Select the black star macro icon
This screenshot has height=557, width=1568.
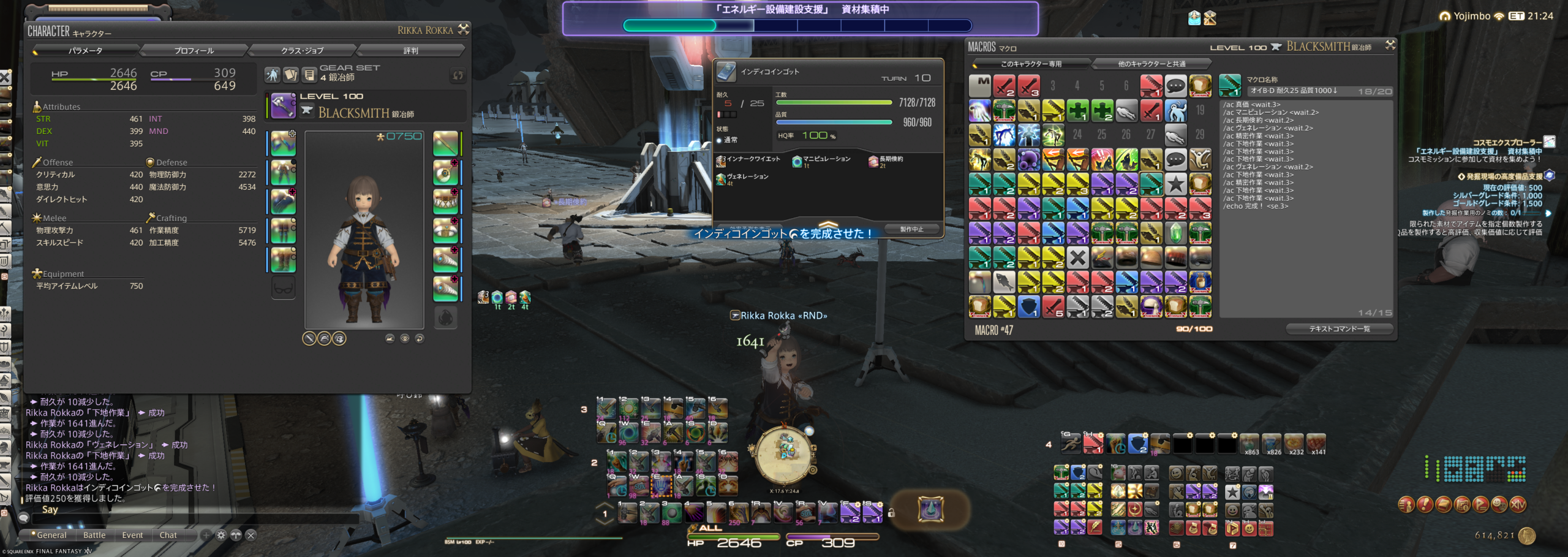tap(1175, 184)
